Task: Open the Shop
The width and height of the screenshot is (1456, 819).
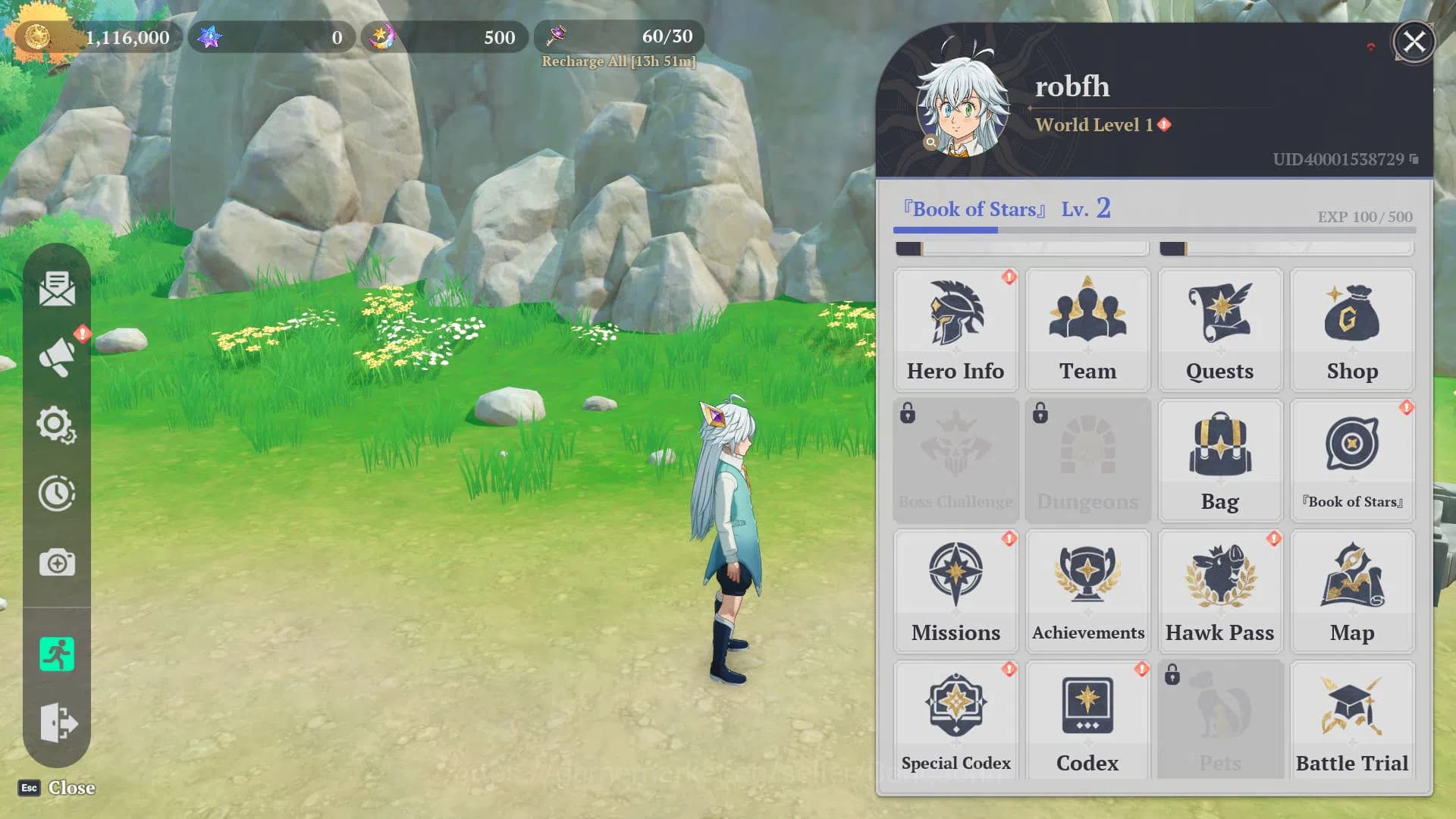Action: coord(1352,330)
